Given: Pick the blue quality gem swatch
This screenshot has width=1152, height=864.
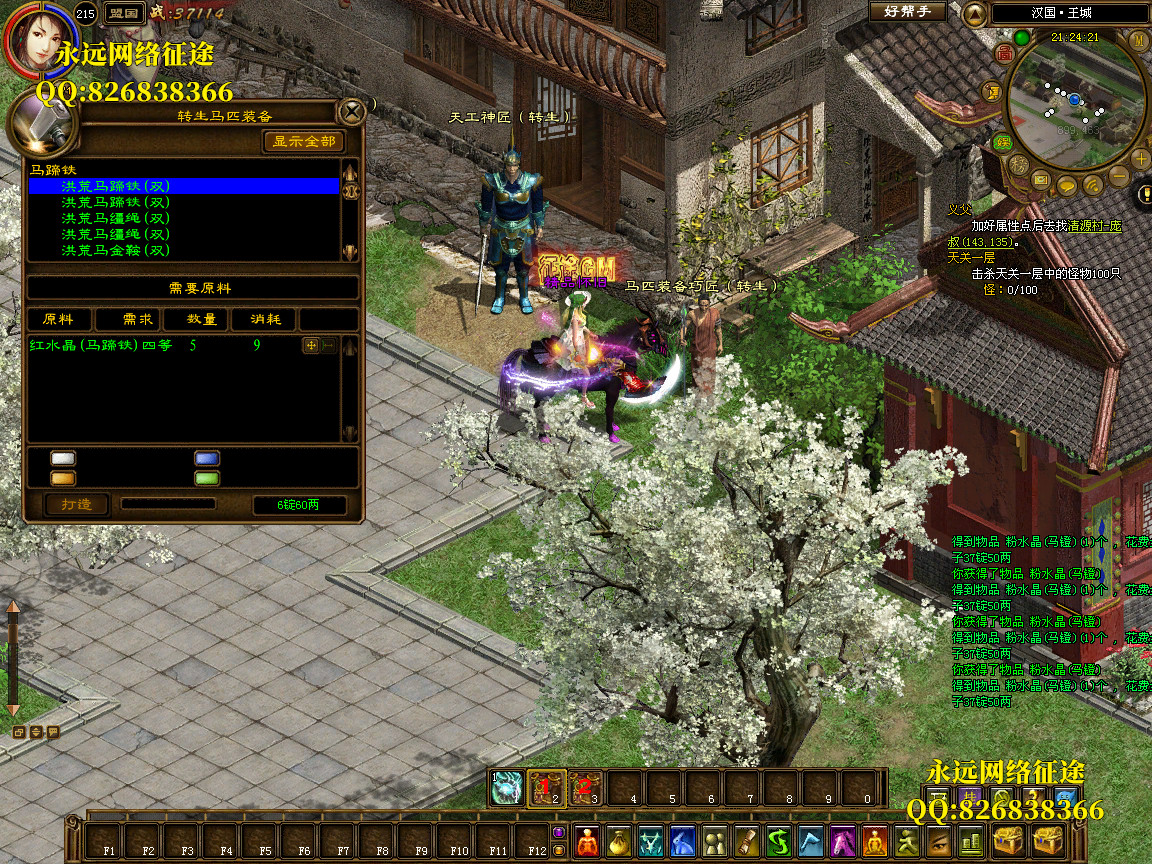Looking at the screenshot, I should point(207,458).
